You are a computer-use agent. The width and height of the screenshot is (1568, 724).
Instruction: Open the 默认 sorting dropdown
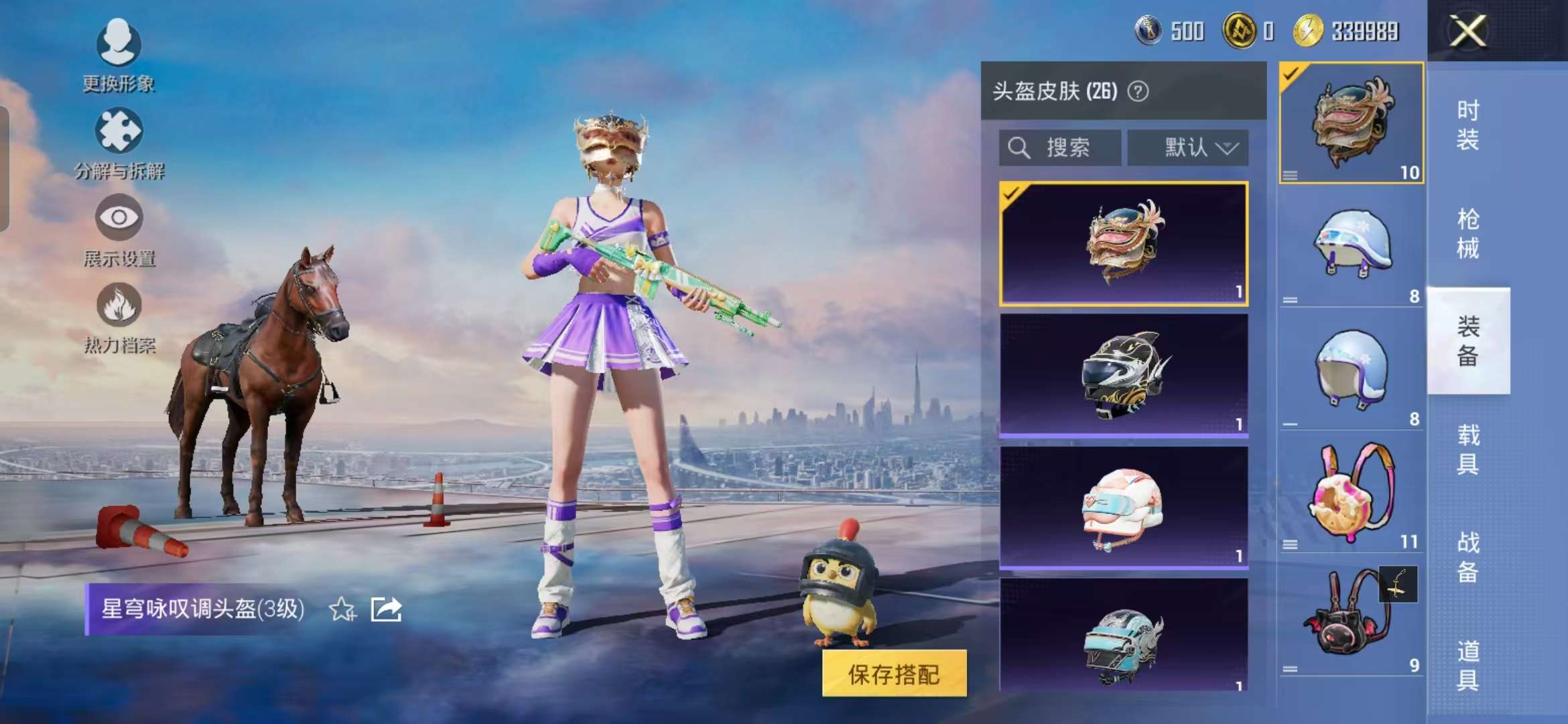click(1188, 147)
